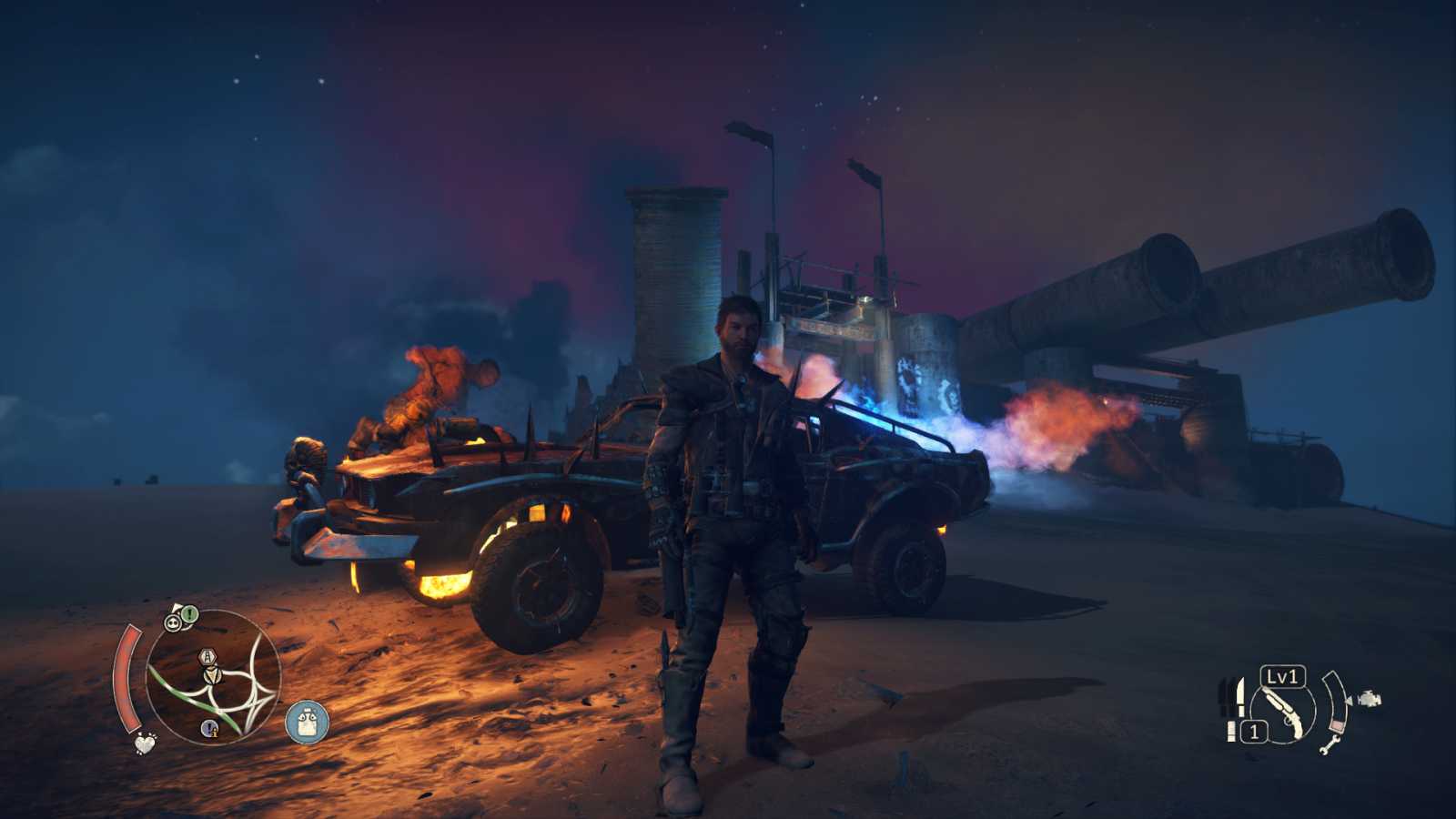Open the blue exclamation info marker on minimap

click(x=210, y=727)
